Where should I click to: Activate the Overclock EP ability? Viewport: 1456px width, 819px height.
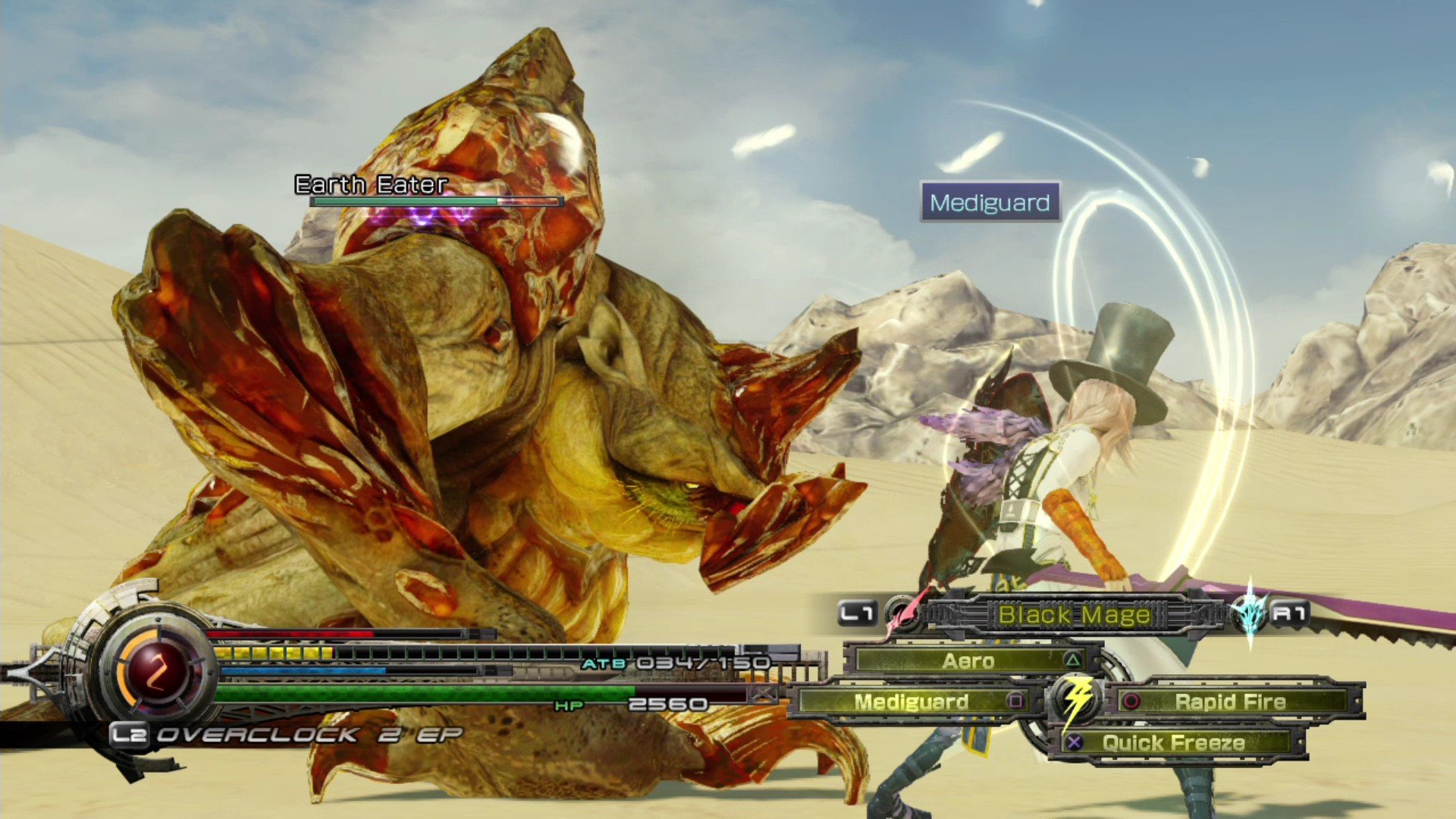tap(287, 734)
